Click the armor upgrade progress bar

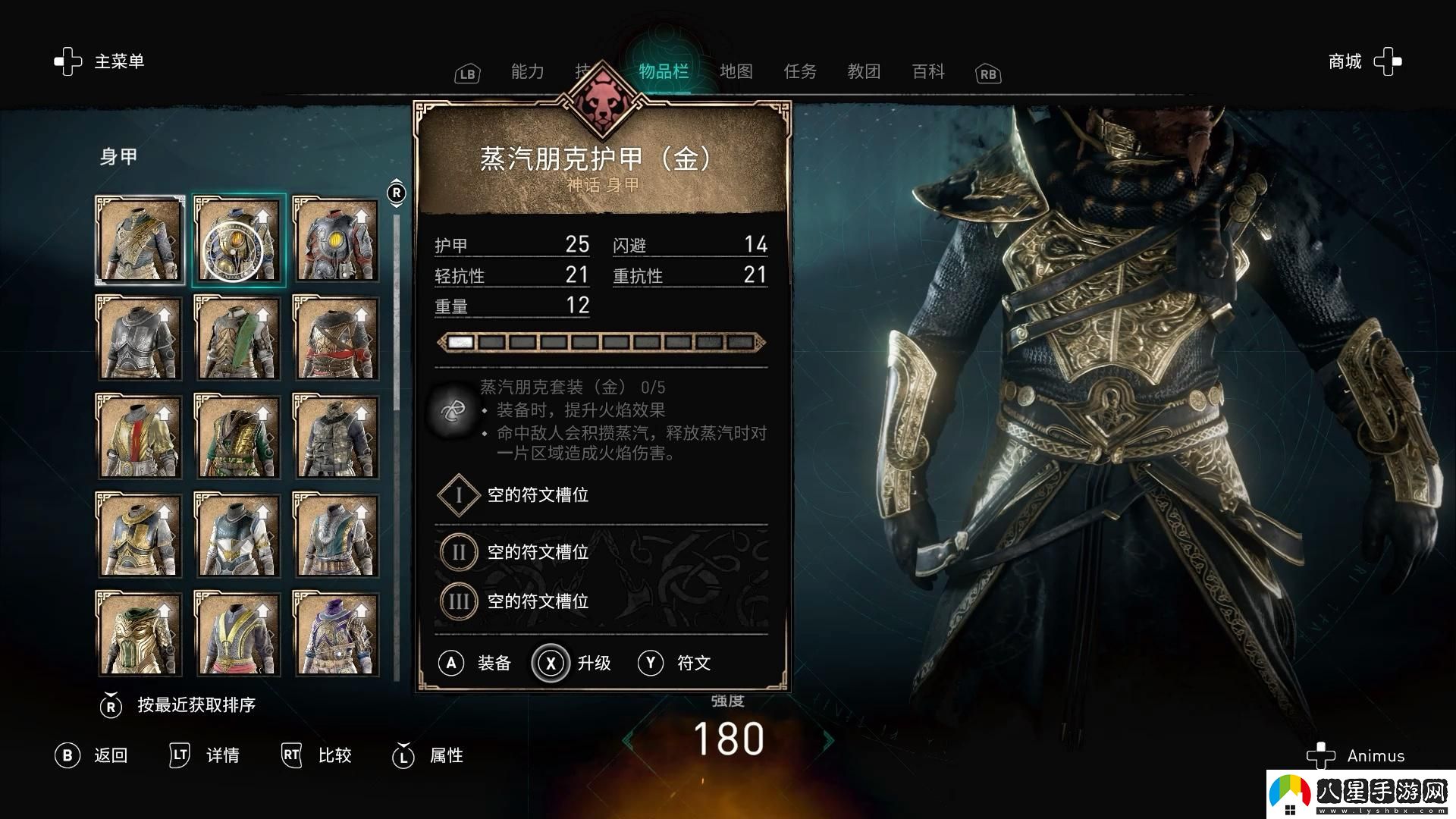599,342
